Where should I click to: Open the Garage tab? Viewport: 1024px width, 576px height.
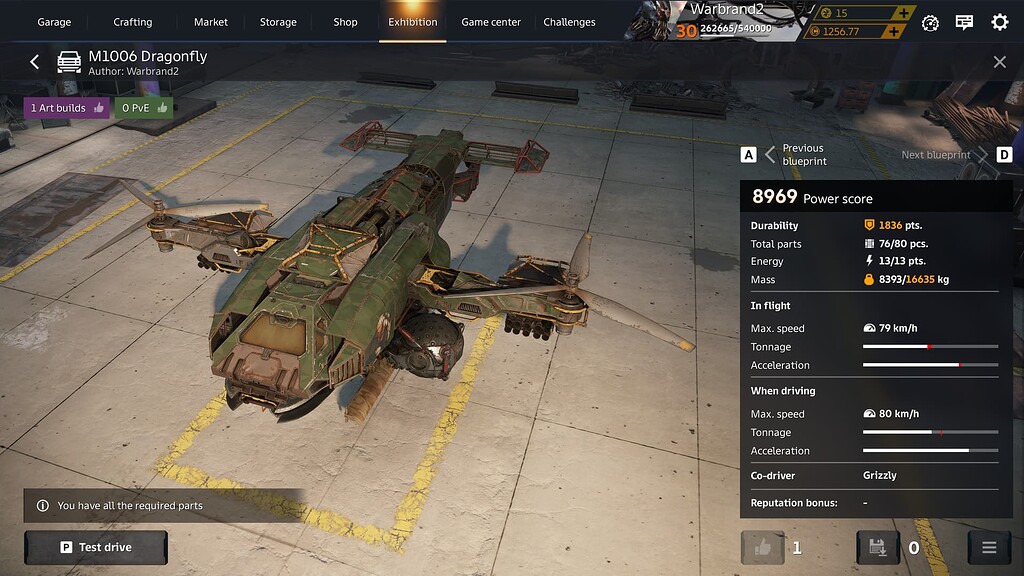click(54, 22)
